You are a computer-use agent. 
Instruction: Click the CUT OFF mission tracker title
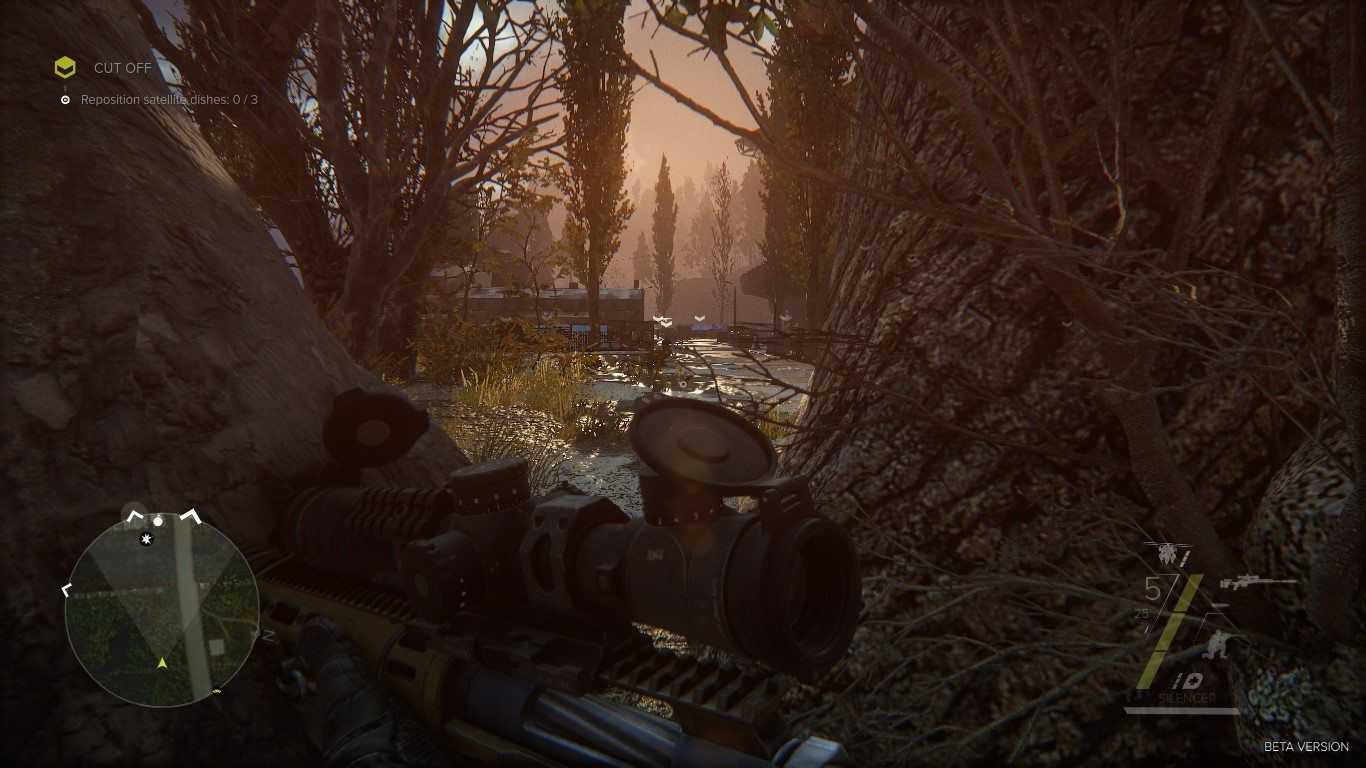click(x=122, y=68)
